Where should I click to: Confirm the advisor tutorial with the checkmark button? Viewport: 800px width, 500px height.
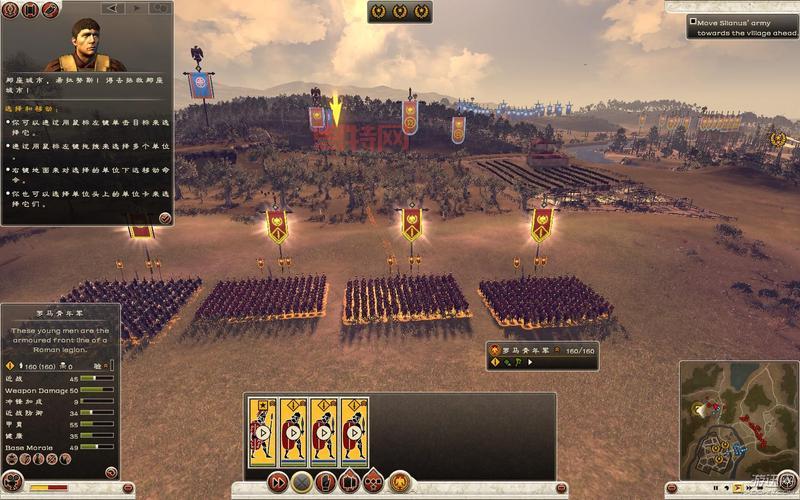(164, 217)
